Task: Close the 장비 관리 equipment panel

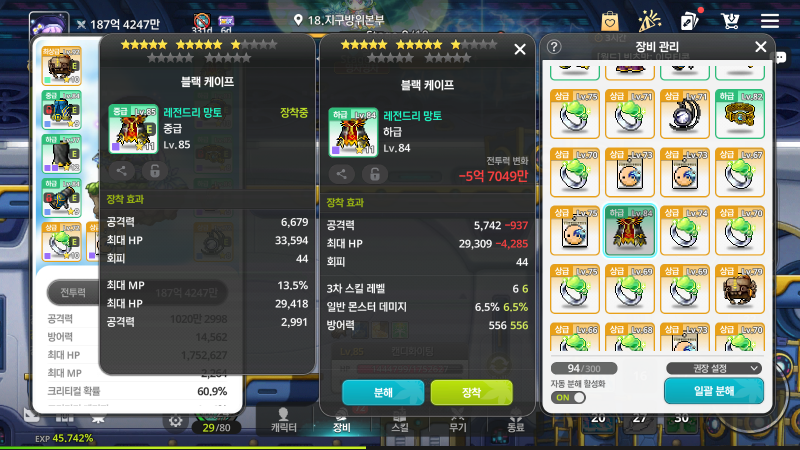Action: [760, 47]
